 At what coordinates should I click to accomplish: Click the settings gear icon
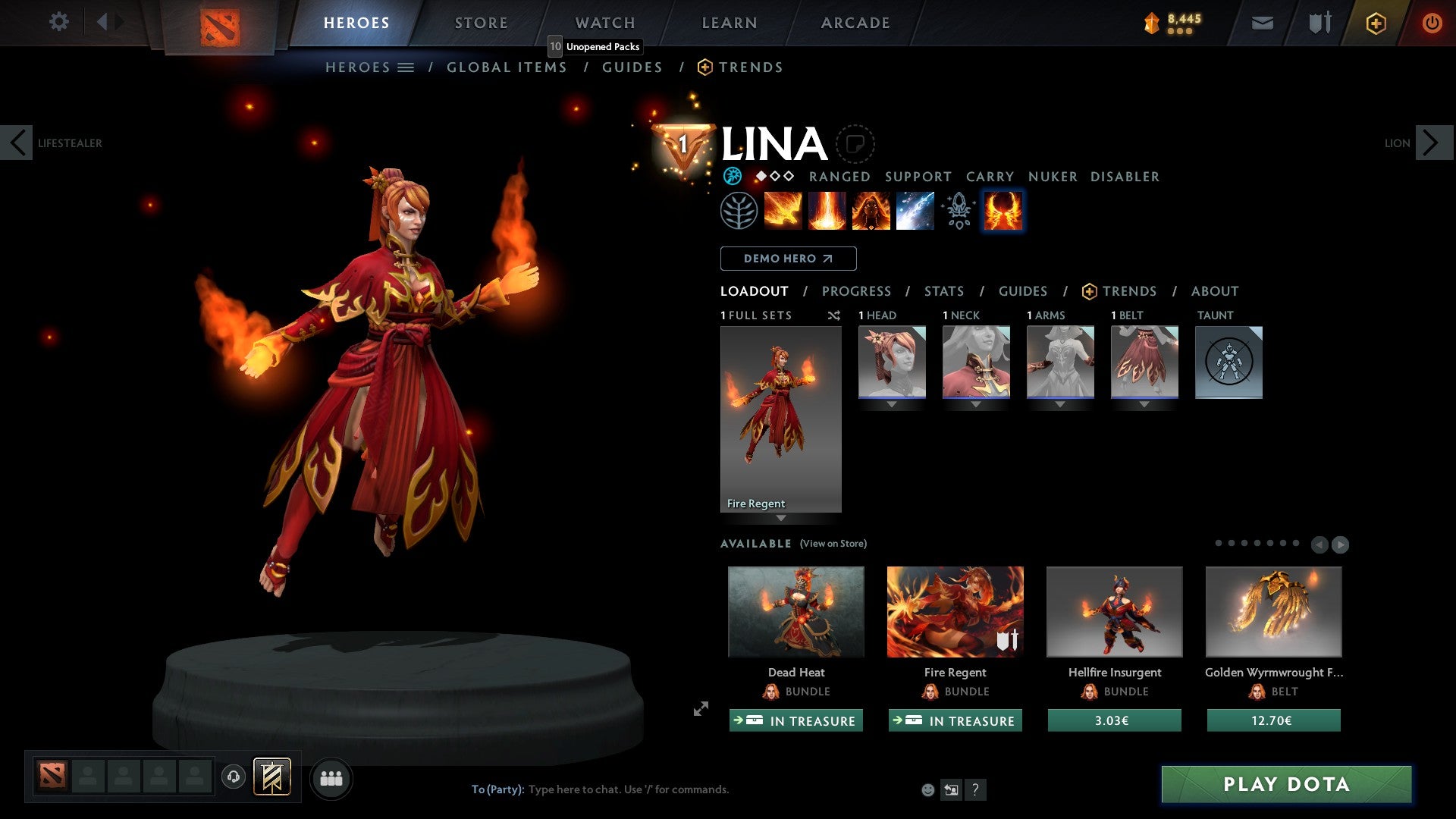coord(58,22)
